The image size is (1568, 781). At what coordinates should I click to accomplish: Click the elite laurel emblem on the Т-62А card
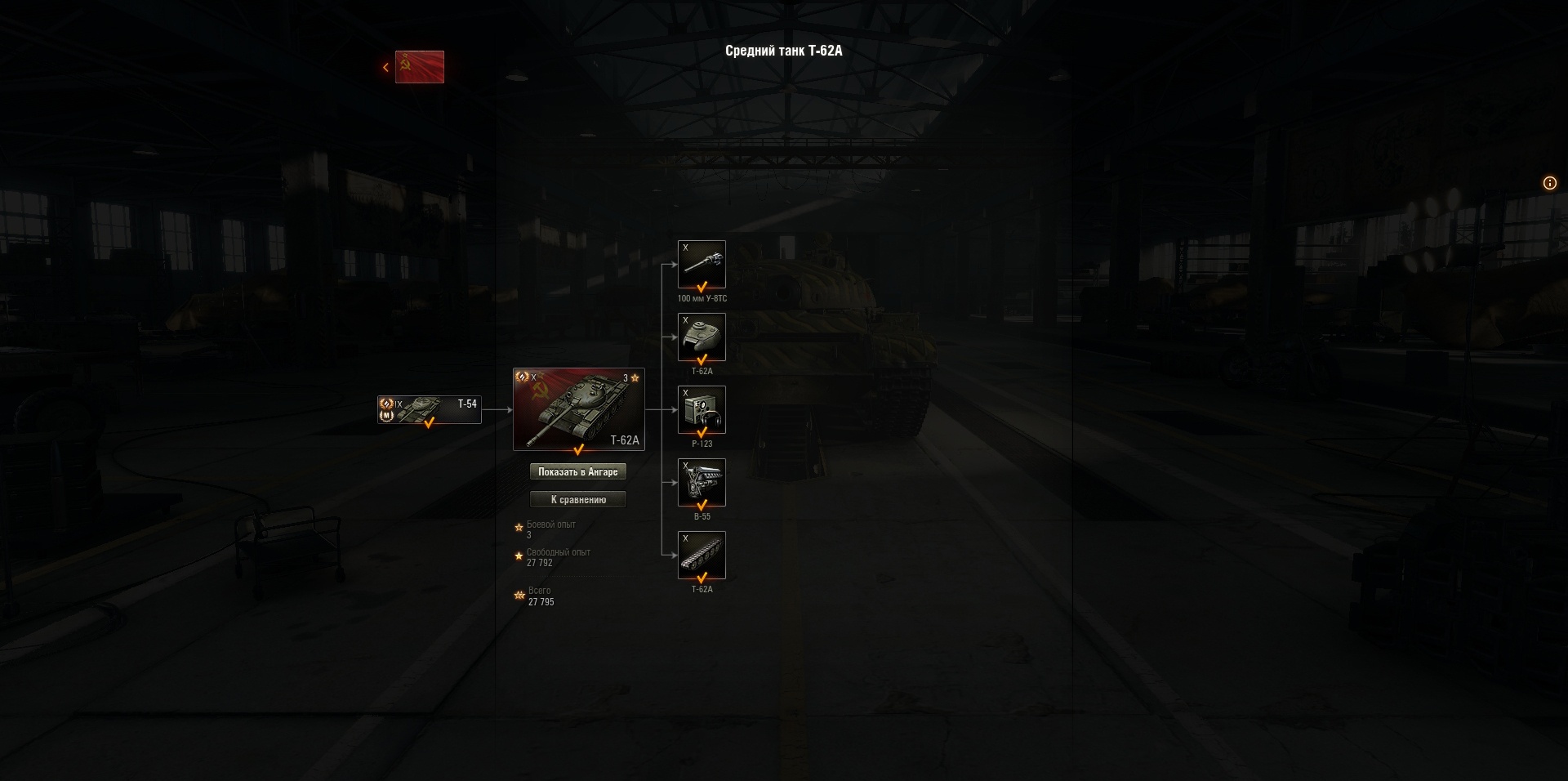coord(522,377)
